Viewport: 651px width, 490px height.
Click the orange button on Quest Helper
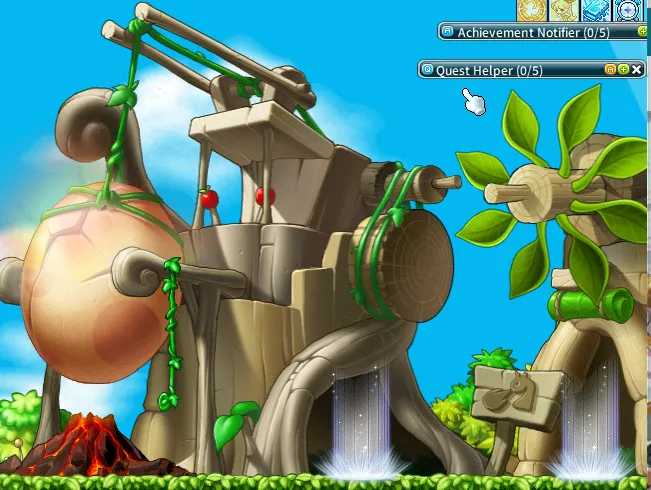click(x=610, y=70)
